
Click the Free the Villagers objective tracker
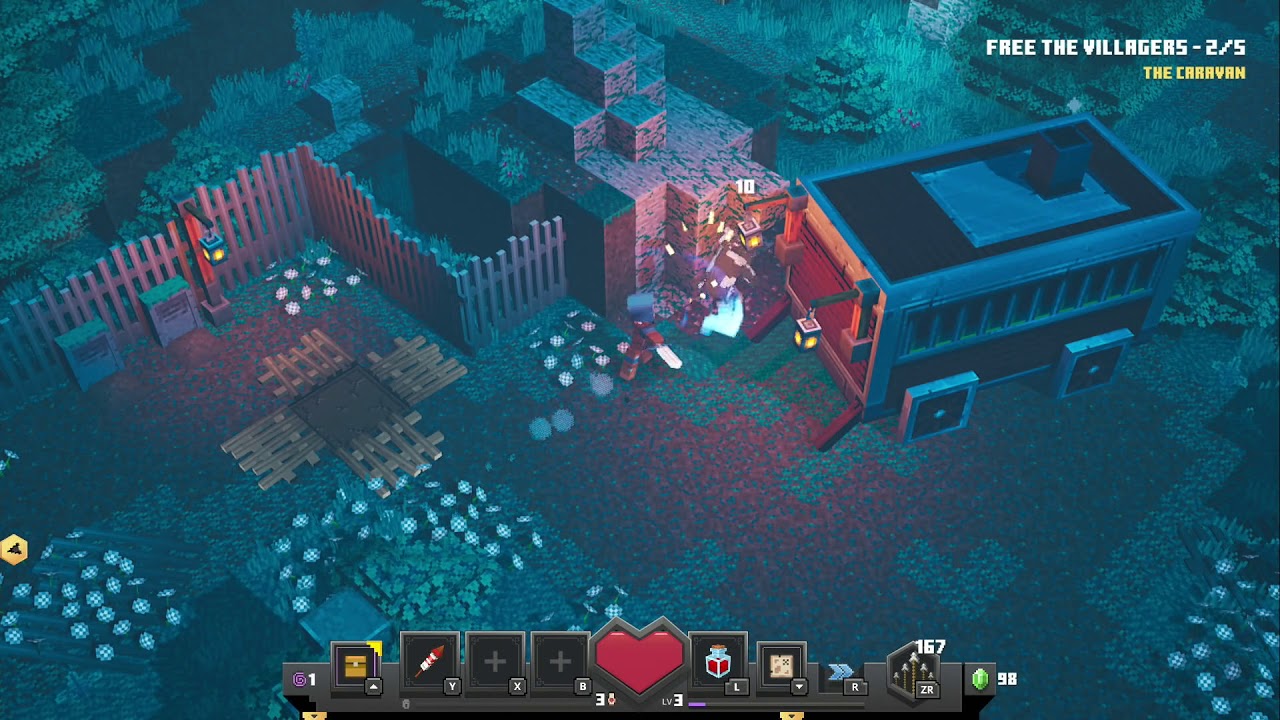(x=1114, y=48)
